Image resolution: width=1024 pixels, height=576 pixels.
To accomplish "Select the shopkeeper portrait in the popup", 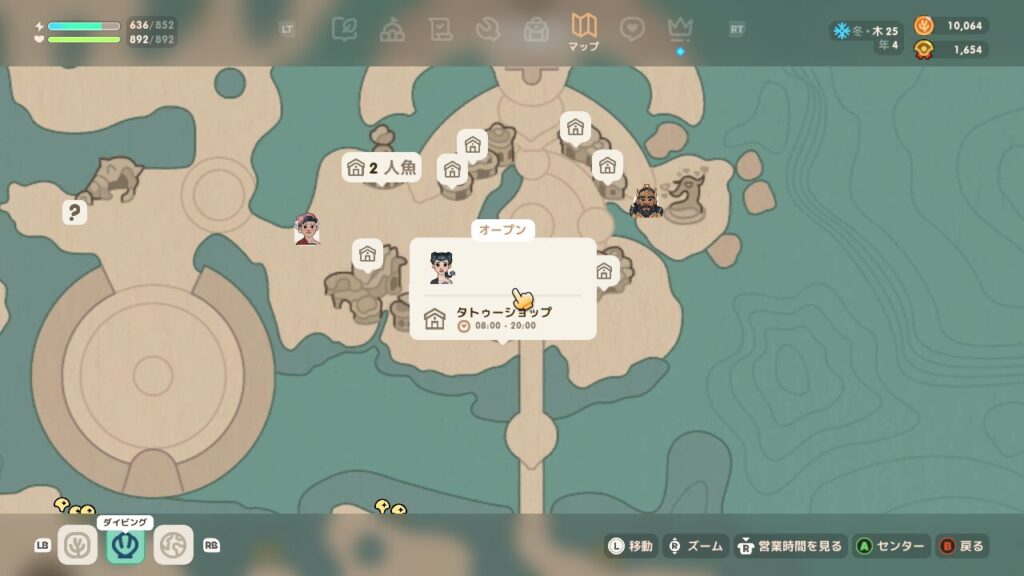I will pyautogui.click(x=442, y=267).
